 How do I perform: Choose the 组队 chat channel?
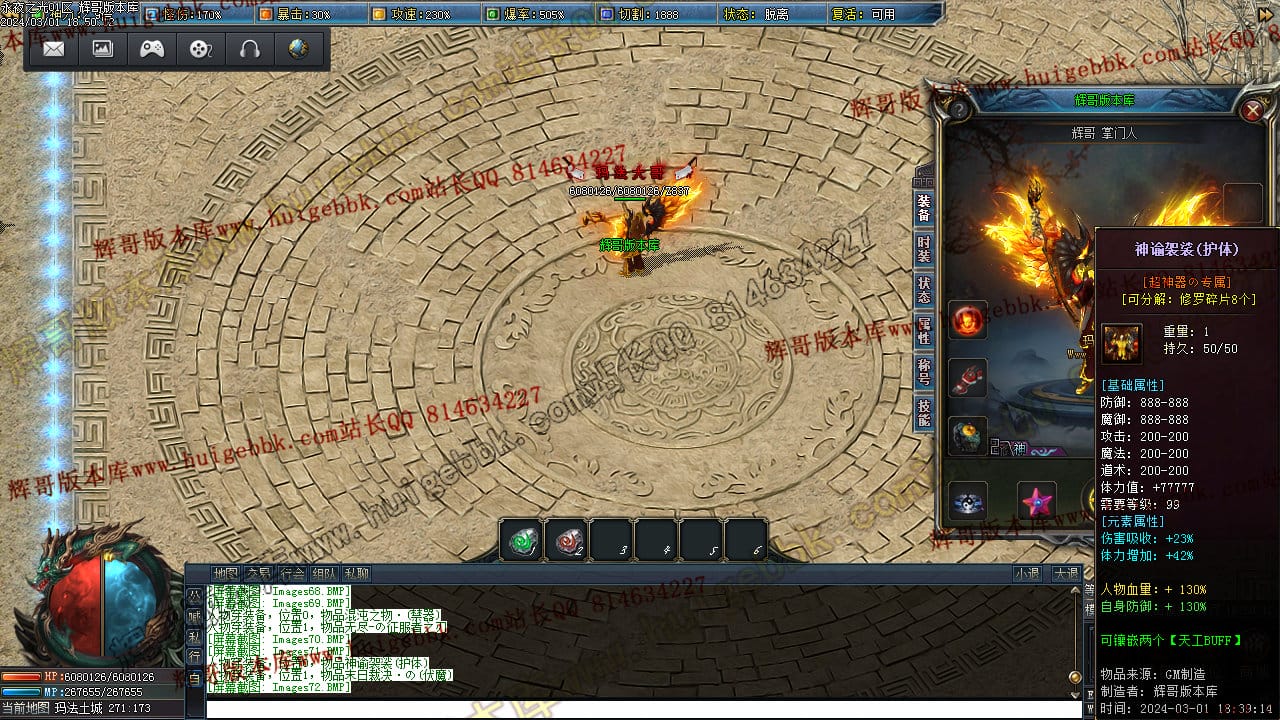pyautogui.click(x=324, y=574)
